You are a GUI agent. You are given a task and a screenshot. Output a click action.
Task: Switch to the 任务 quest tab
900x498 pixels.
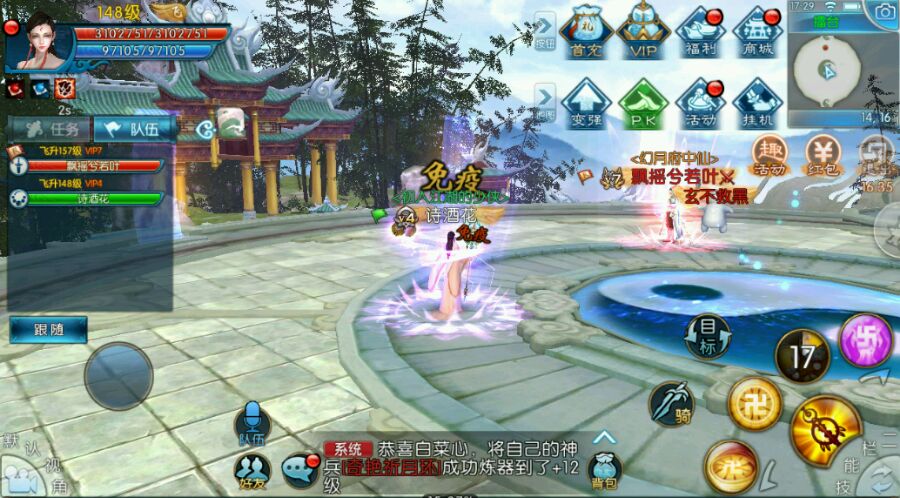[50, 128]
